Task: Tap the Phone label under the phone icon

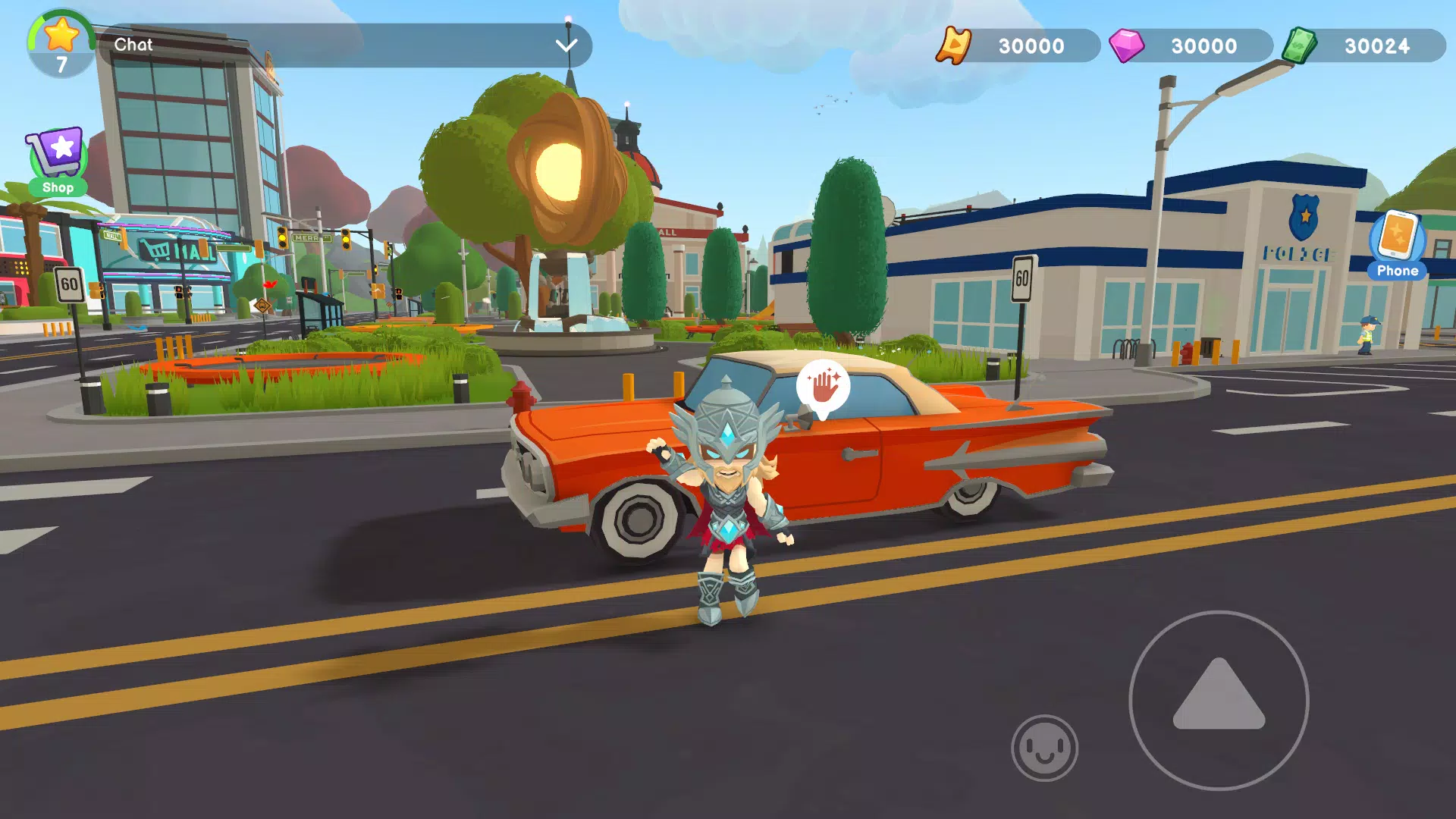Action: click(x=1398, y=270)
